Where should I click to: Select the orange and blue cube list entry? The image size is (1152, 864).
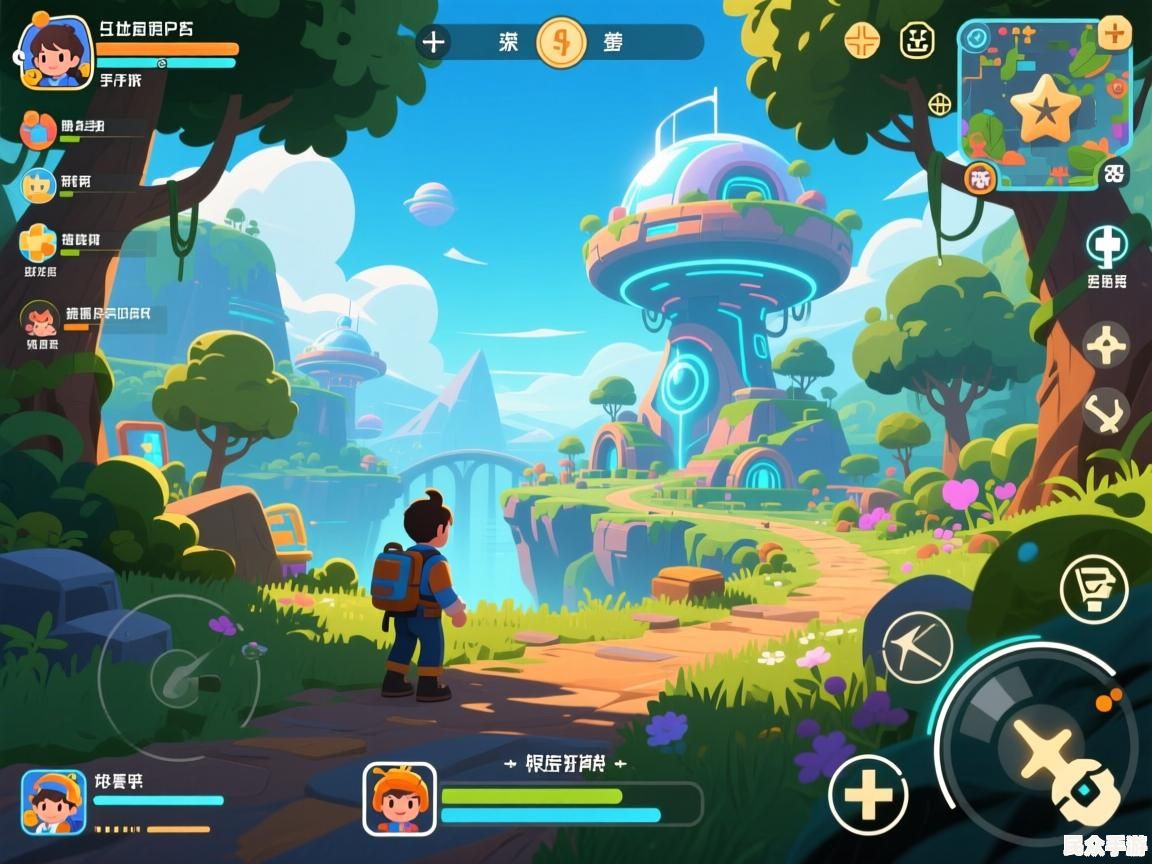click(39, 130)
